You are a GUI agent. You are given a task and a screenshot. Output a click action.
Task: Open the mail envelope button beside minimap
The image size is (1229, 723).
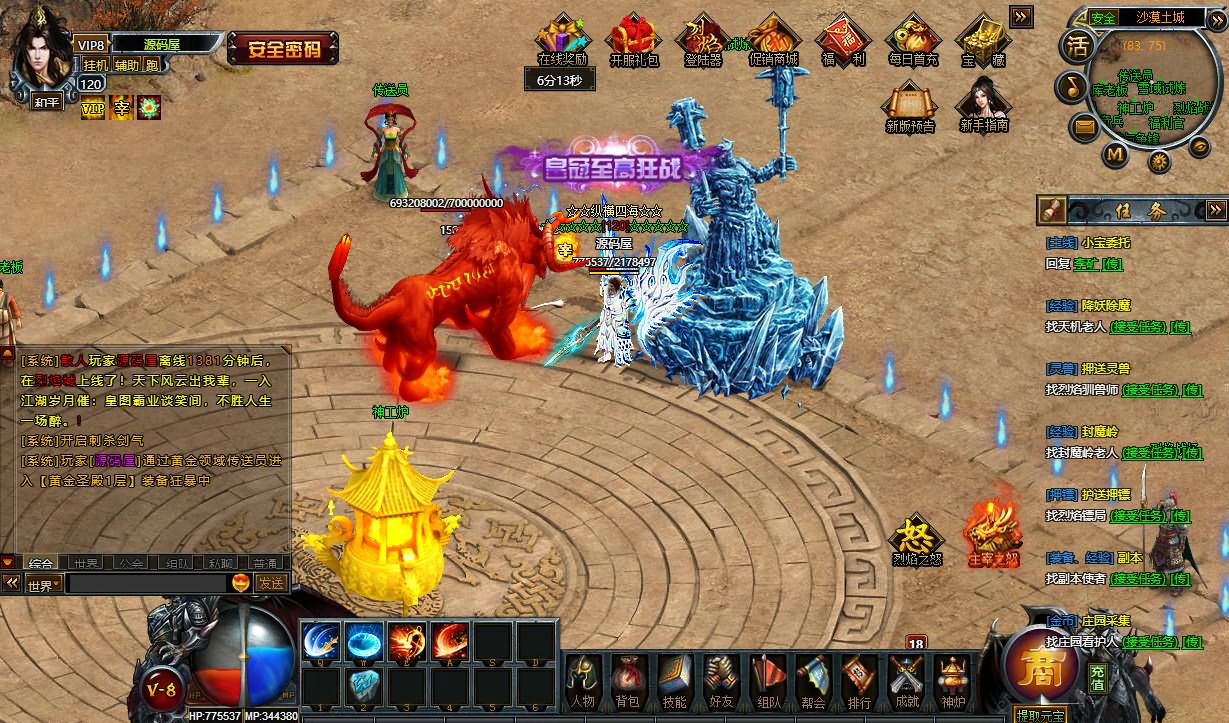pos(1084,127)
